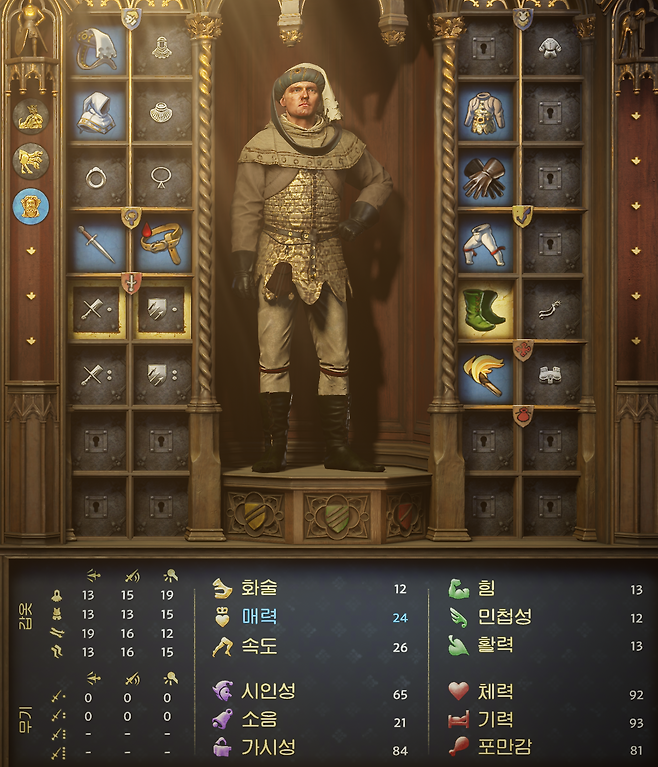
Task: Select the empty necklace slot
Action: point(162,179)
